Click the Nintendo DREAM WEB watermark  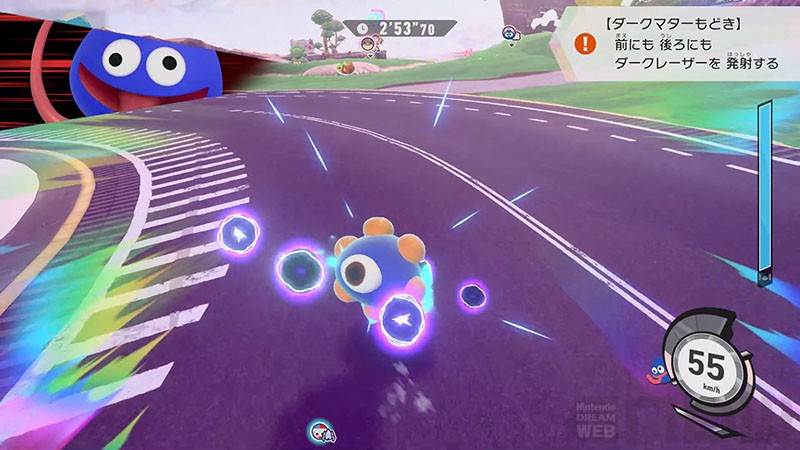click(599, 421)
